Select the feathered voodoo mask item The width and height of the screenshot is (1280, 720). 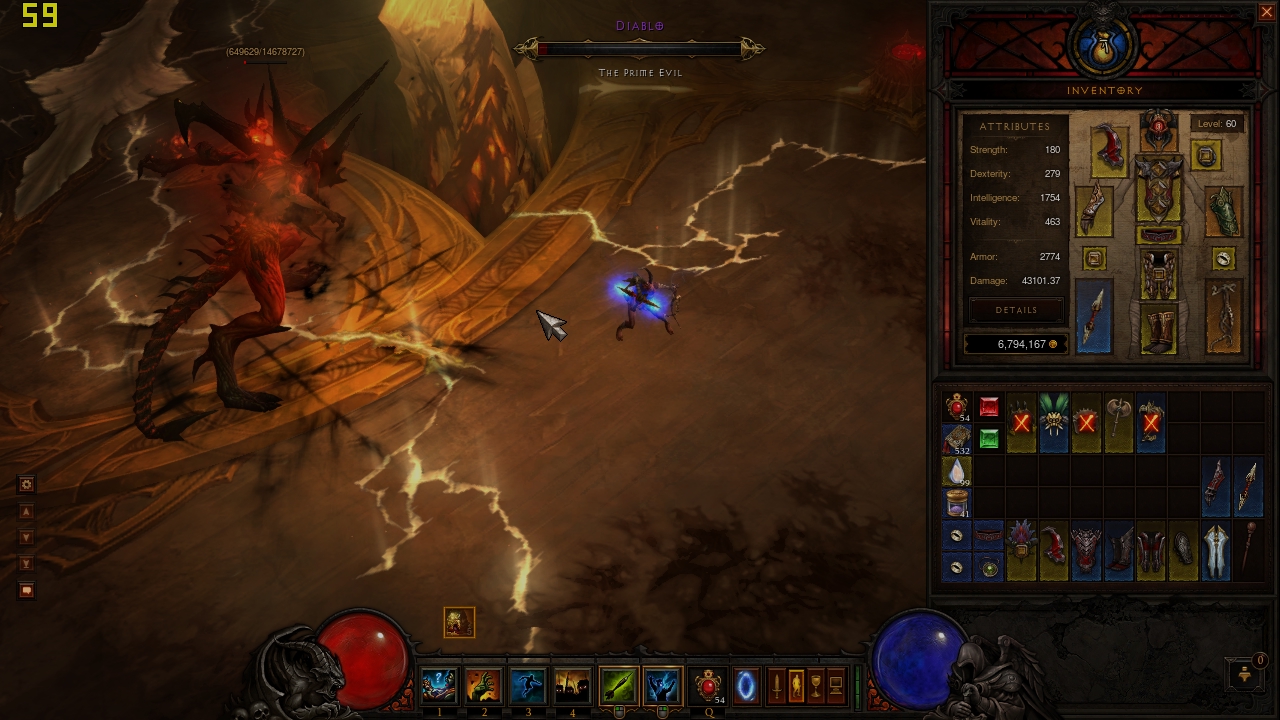pos(1054,422)
